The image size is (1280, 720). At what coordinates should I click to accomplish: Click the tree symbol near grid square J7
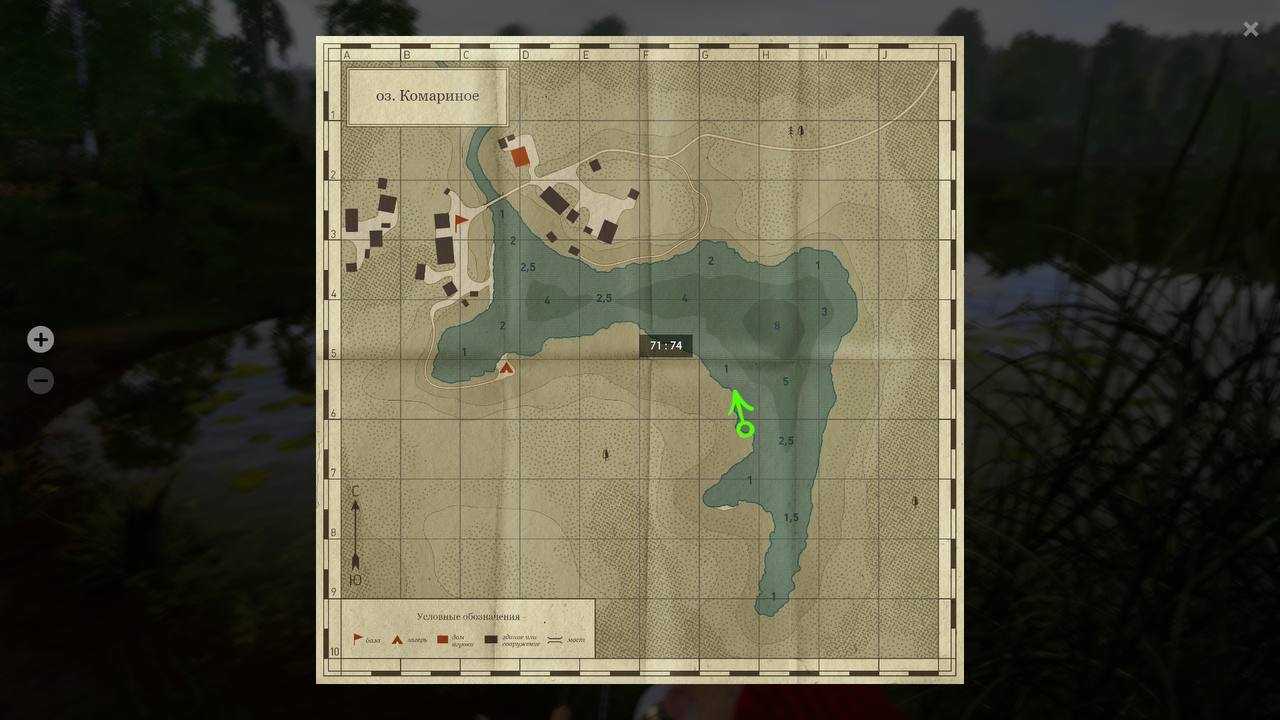point(914,499)
